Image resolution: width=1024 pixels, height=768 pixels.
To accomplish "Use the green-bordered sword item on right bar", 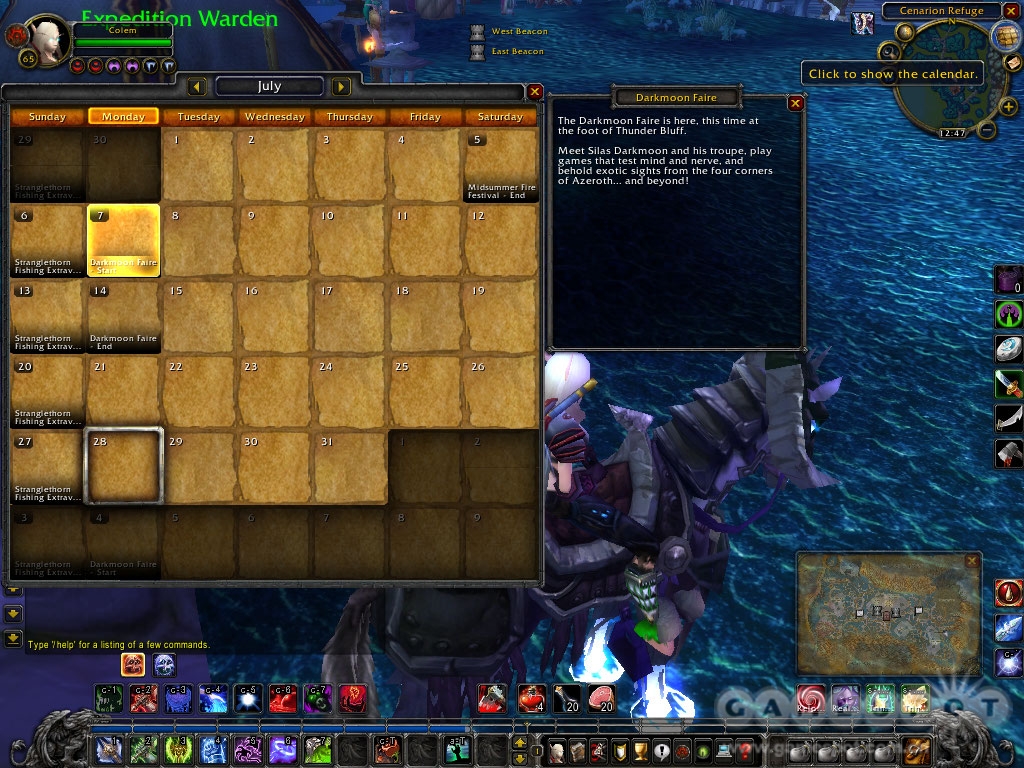I will pyautogui.click(x=1007, y=383).
